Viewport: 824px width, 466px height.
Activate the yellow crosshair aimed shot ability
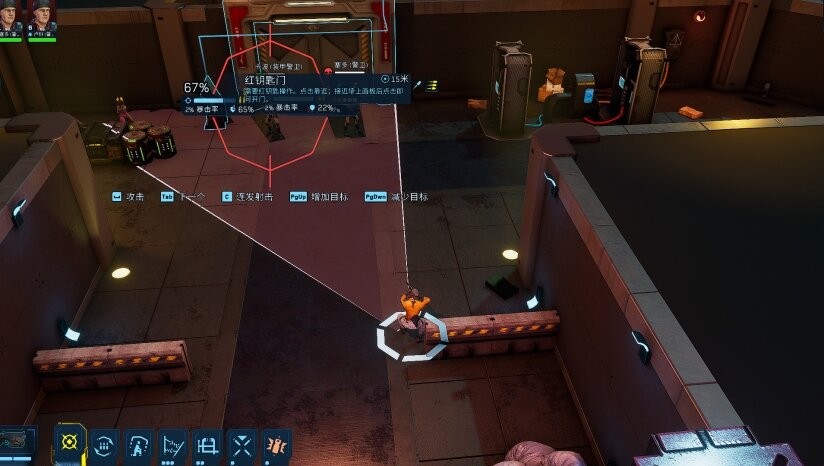(69, 443)
